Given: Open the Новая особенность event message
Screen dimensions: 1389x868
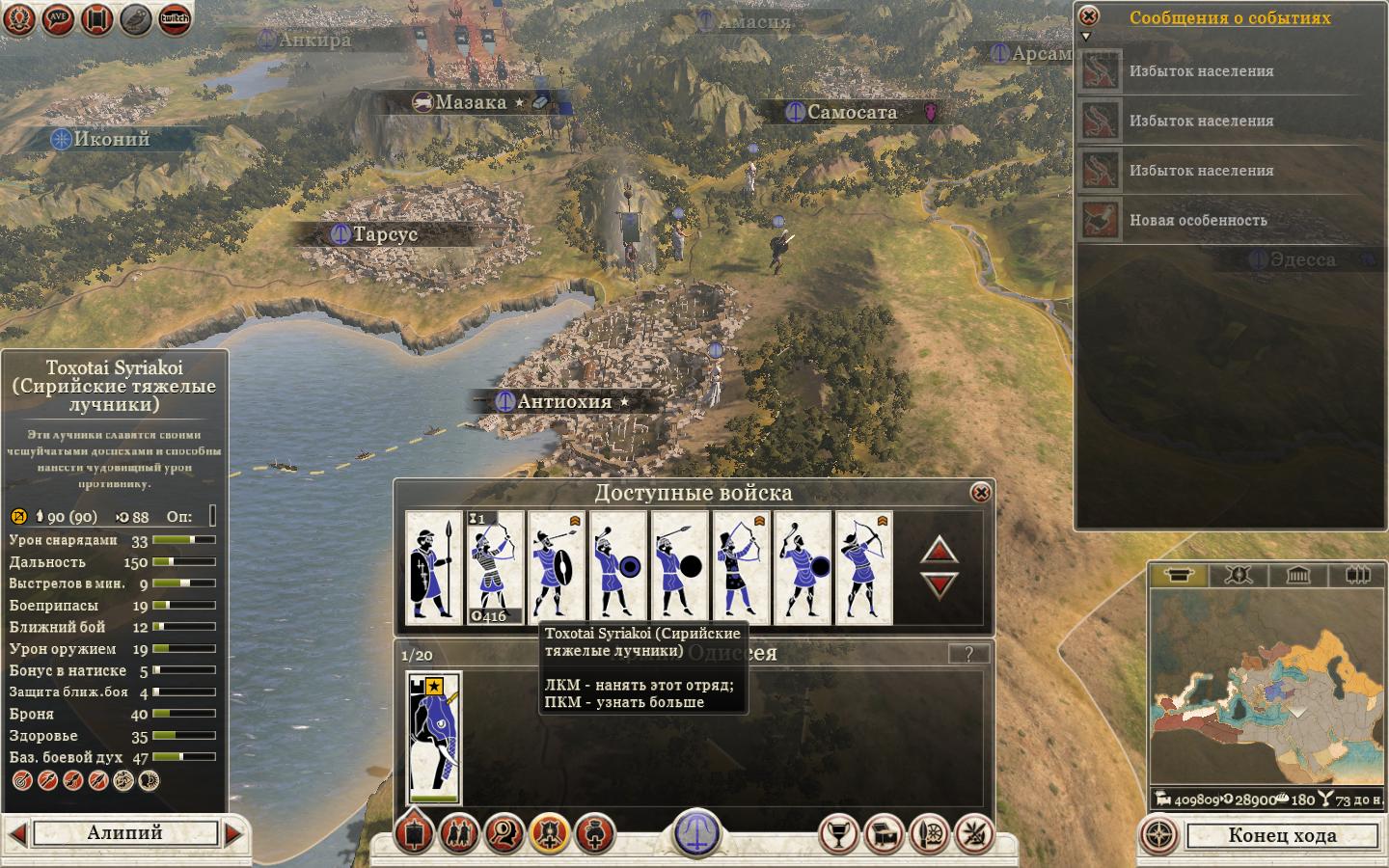Looking at the screenshot, I should coord(1198,221).
